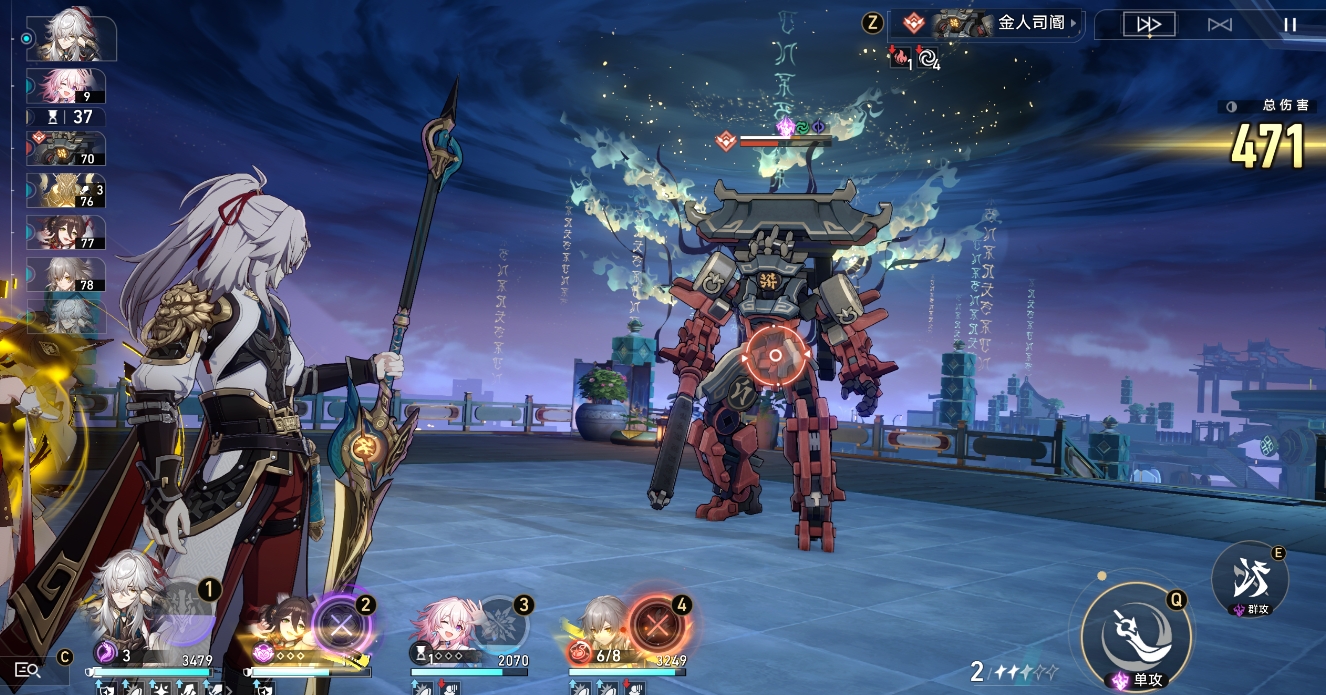Select the active Jingliu portrait heading the turn order
This screenshot has width=1326, height=695.
pyautogui.click(x=72, y=38)
